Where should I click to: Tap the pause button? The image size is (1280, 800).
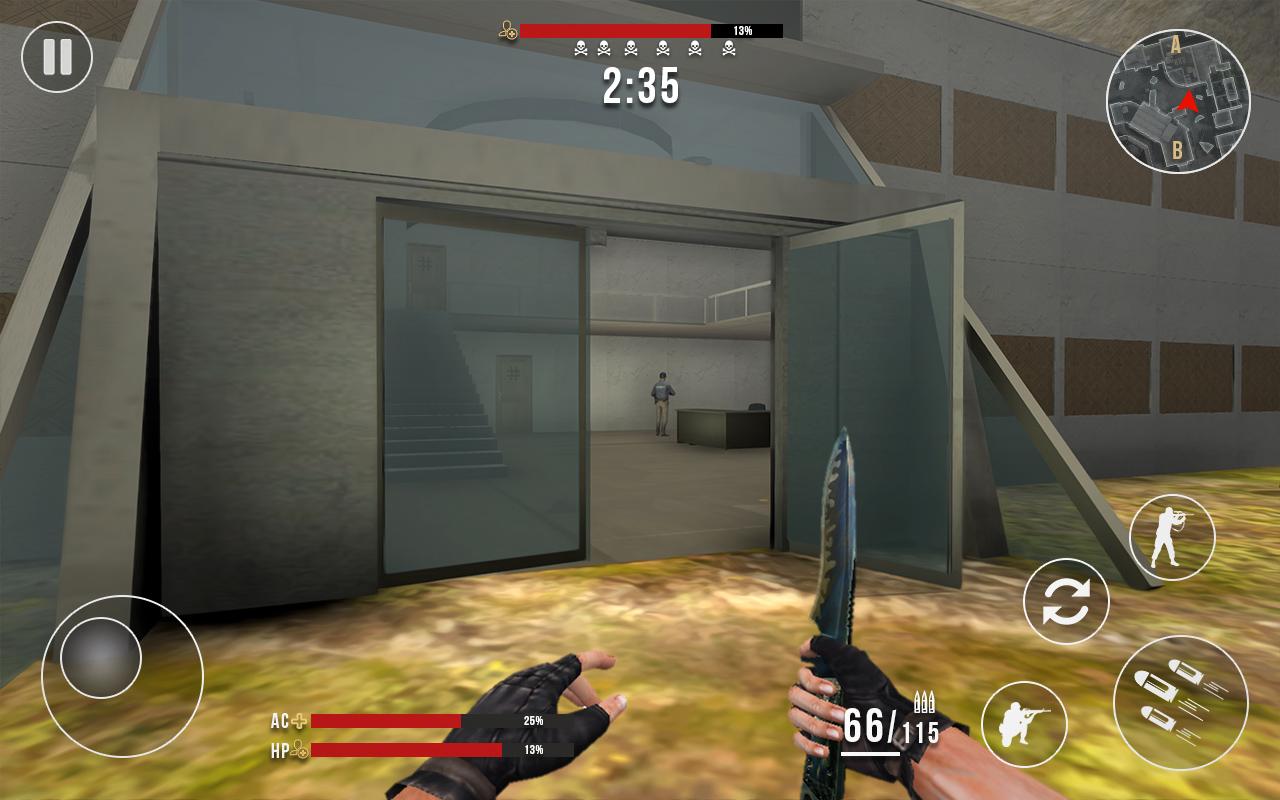point(57,57)
